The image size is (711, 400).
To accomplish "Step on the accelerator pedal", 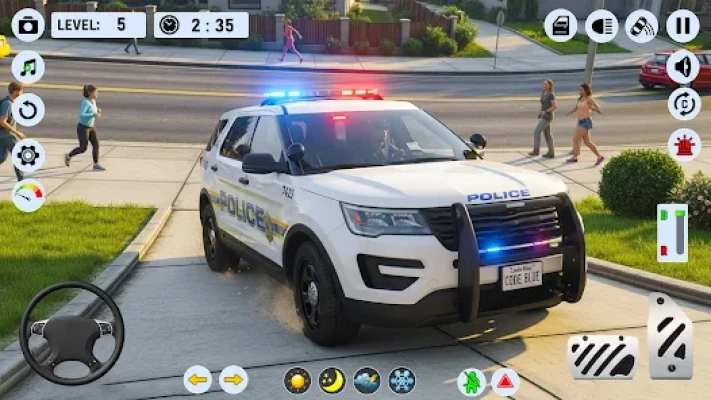I will pos(670,336).
